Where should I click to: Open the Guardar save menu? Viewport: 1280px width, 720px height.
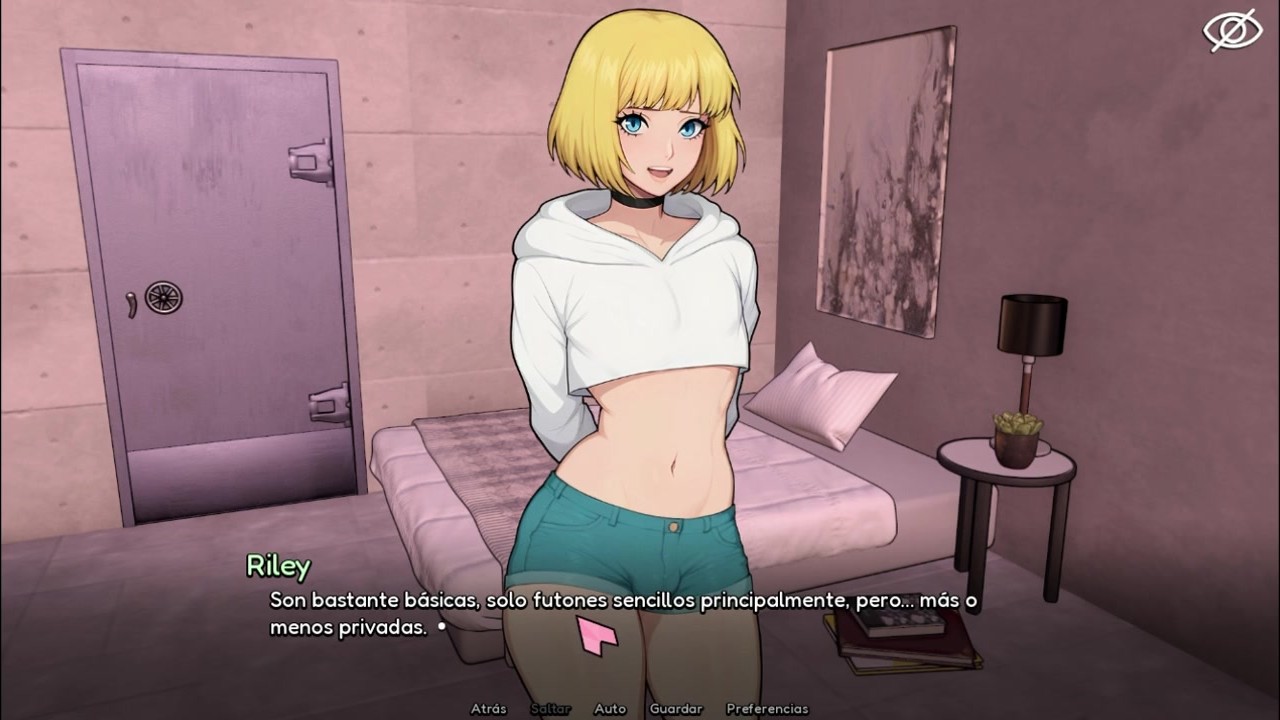(676, 709)
